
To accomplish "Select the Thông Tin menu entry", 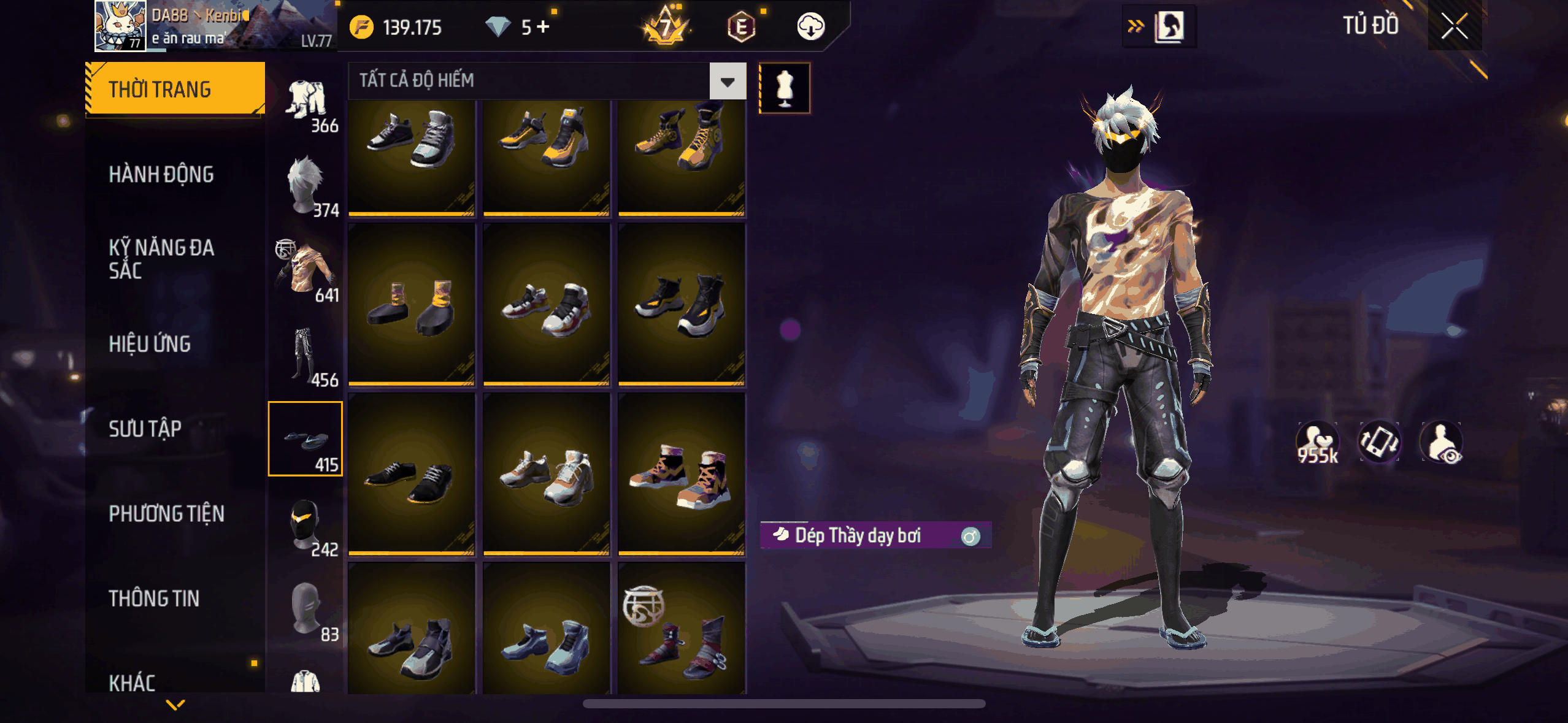I will tap(154, 599).
